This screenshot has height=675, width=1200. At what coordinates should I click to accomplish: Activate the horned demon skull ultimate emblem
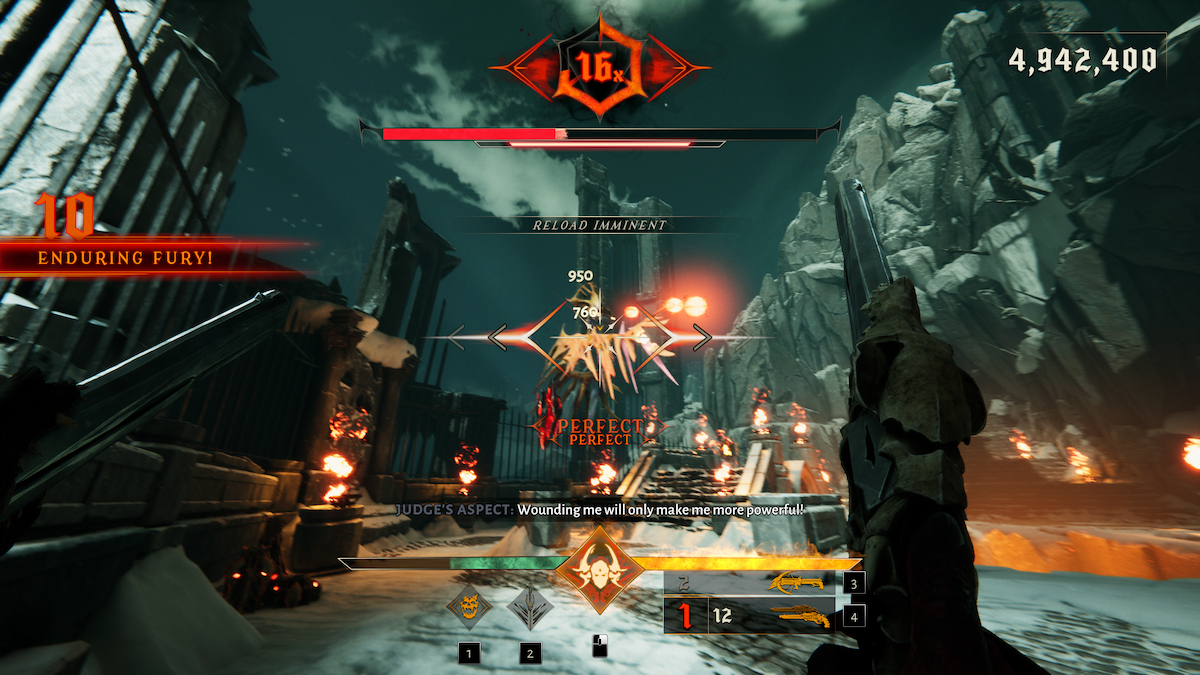click(600, 569)
